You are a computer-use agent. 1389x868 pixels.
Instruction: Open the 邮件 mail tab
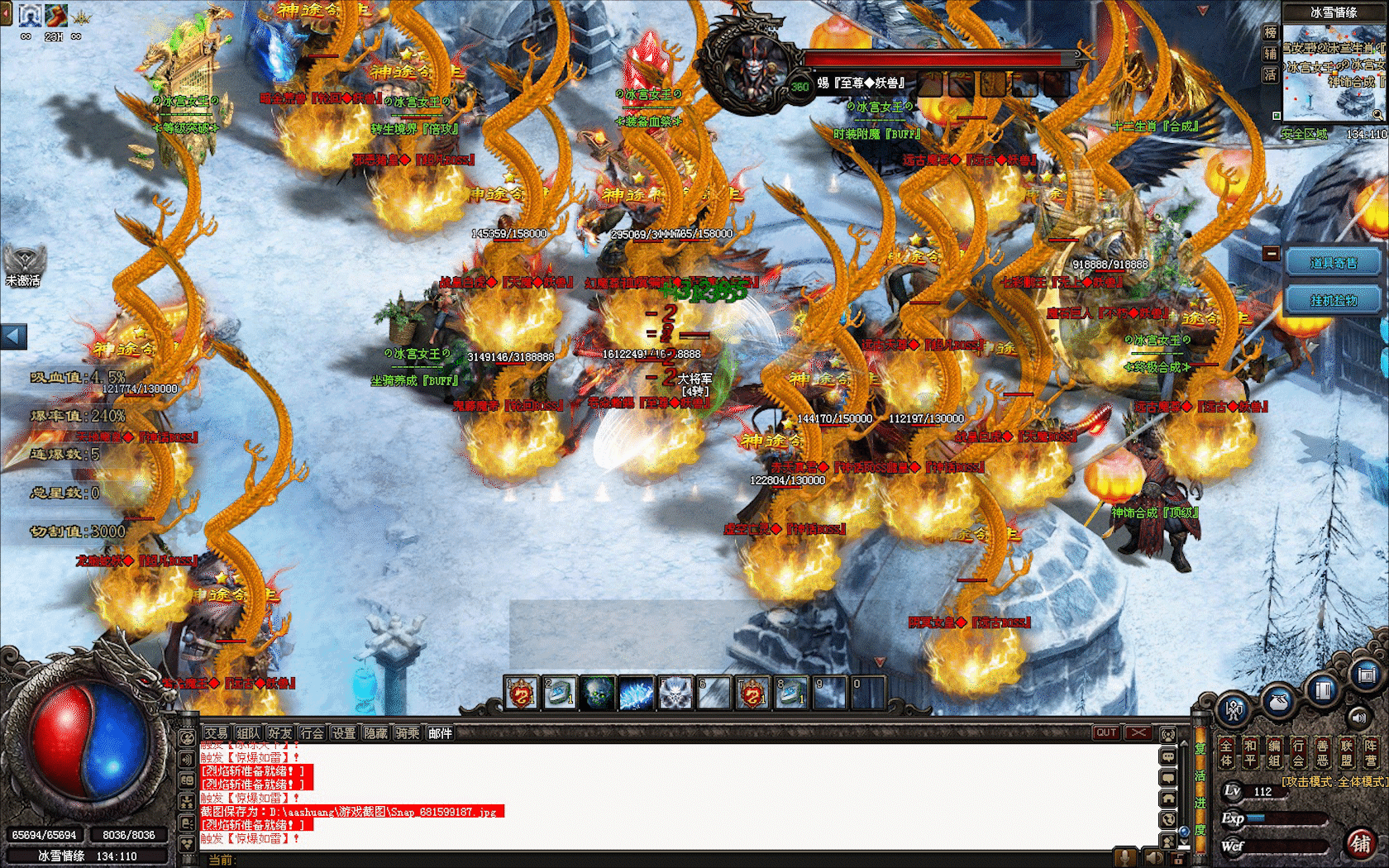(440, 733)
